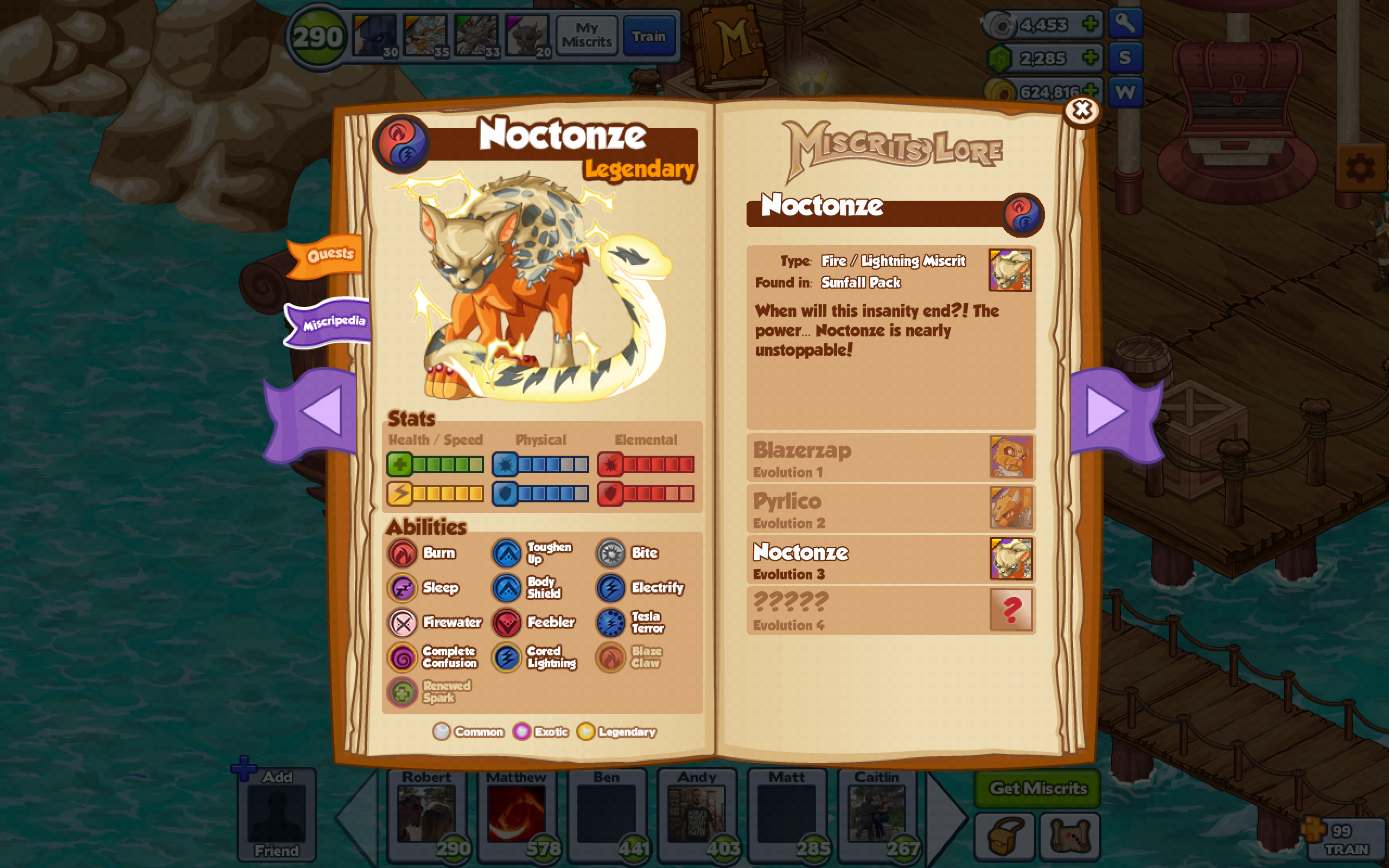
Task: Toggle the Common rarity filter
Action: coord(442,732)
